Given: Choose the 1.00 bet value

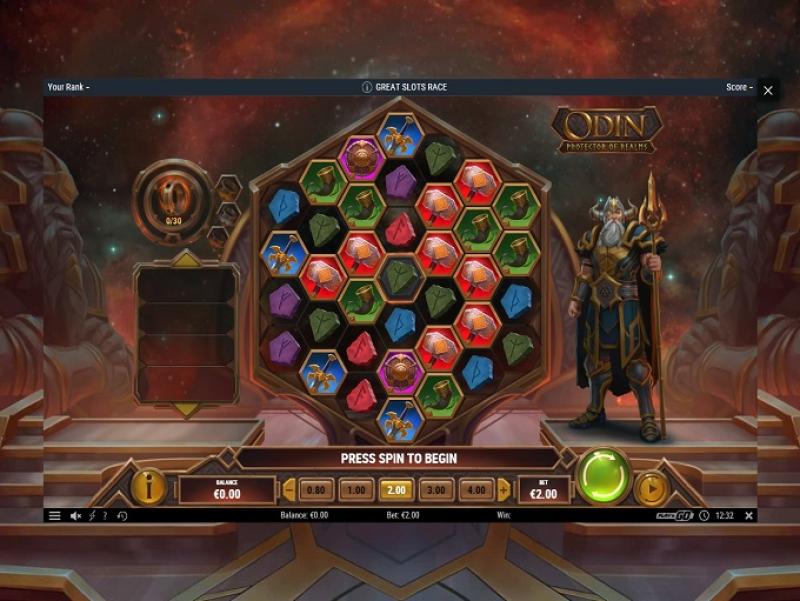Looking at the screenshot, I should [355, 490].
